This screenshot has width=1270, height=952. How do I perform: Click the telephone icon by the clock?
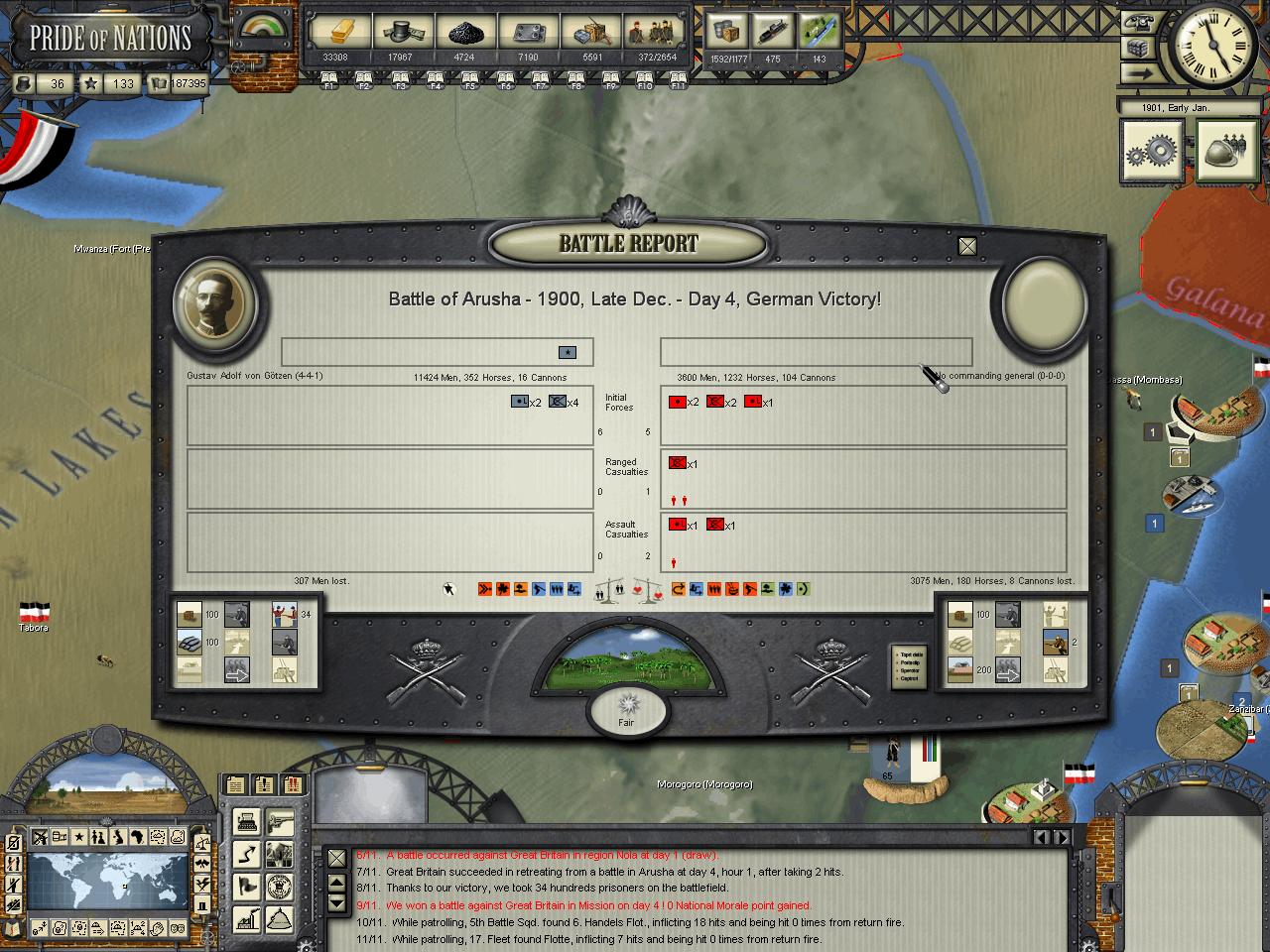tap(1138, 22)
